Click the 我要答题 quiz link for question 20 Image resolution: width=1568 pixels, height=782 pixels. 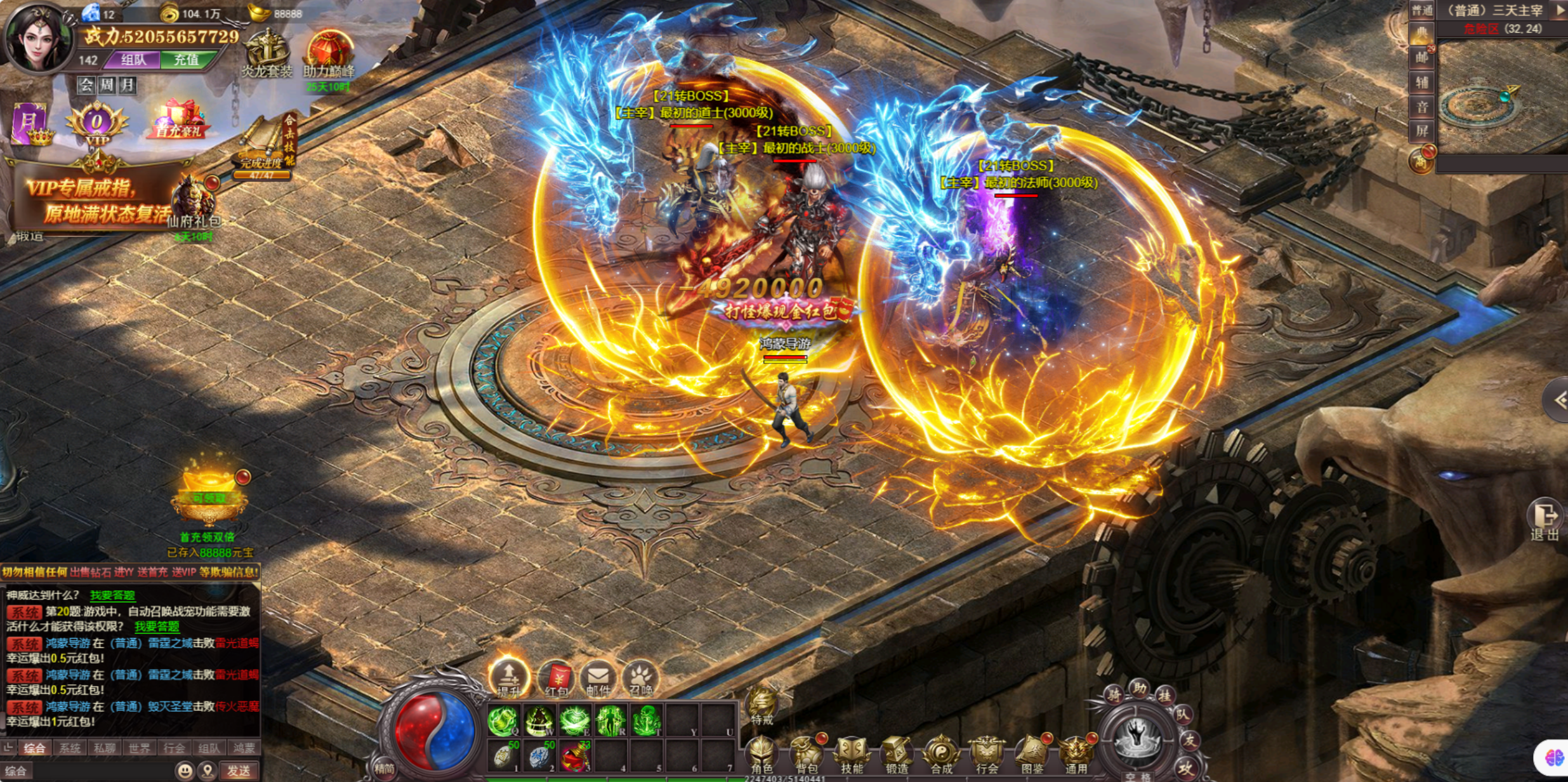pyautogui.click(x=157, y=626)
